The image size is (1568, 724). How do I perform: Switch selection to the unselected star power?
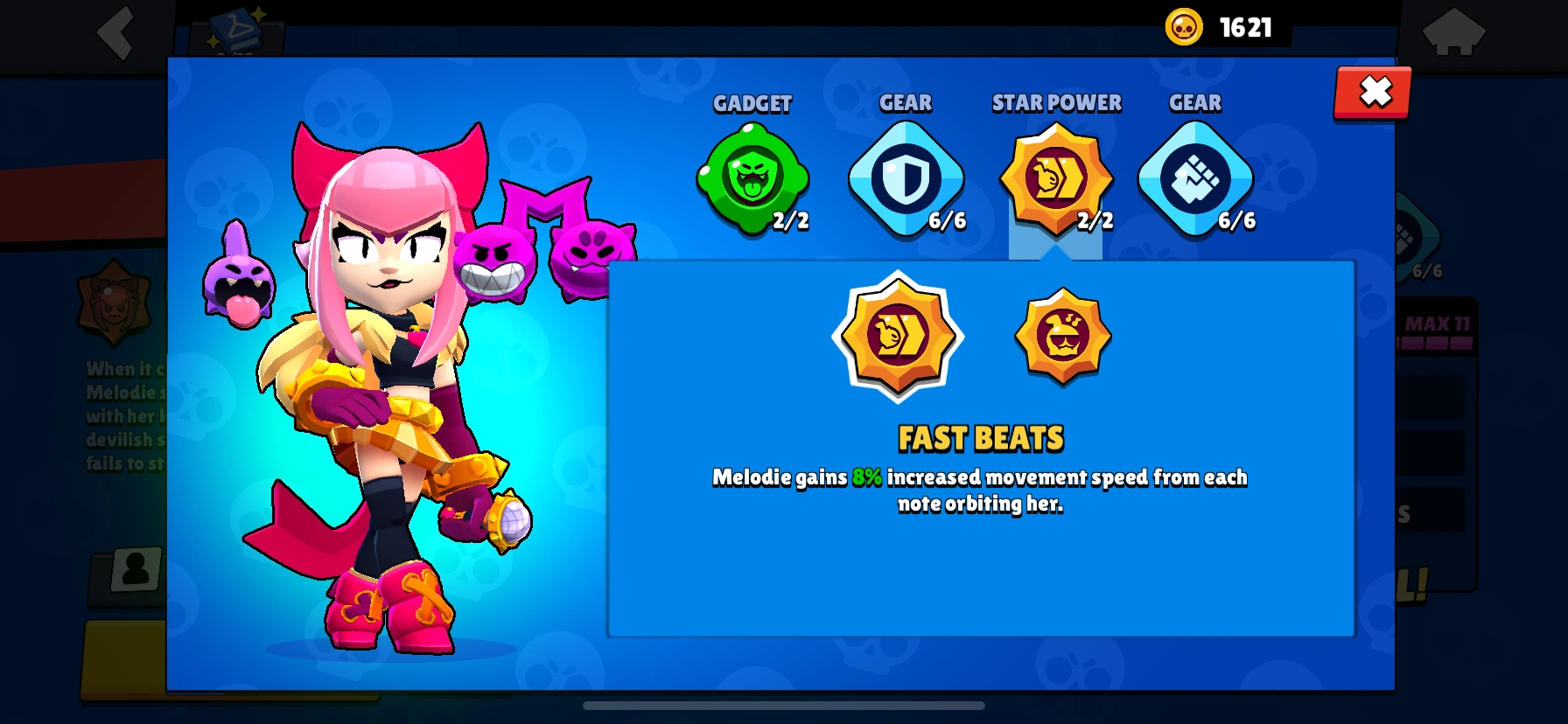point(1061,337)
